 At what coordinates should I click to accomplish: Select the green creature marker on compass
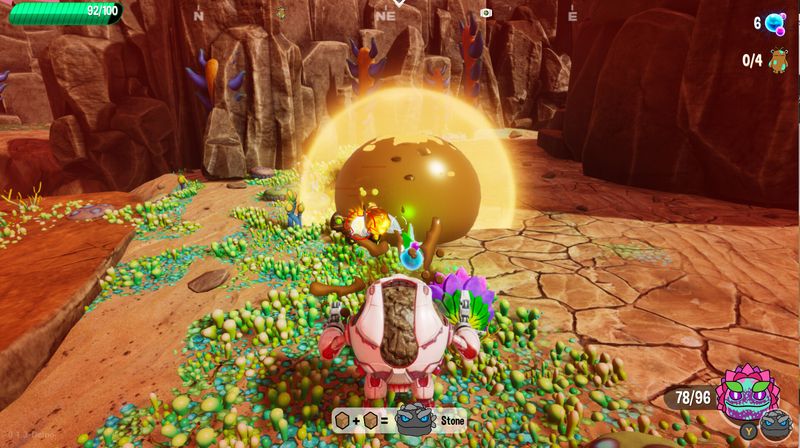(x=281, y=14)
